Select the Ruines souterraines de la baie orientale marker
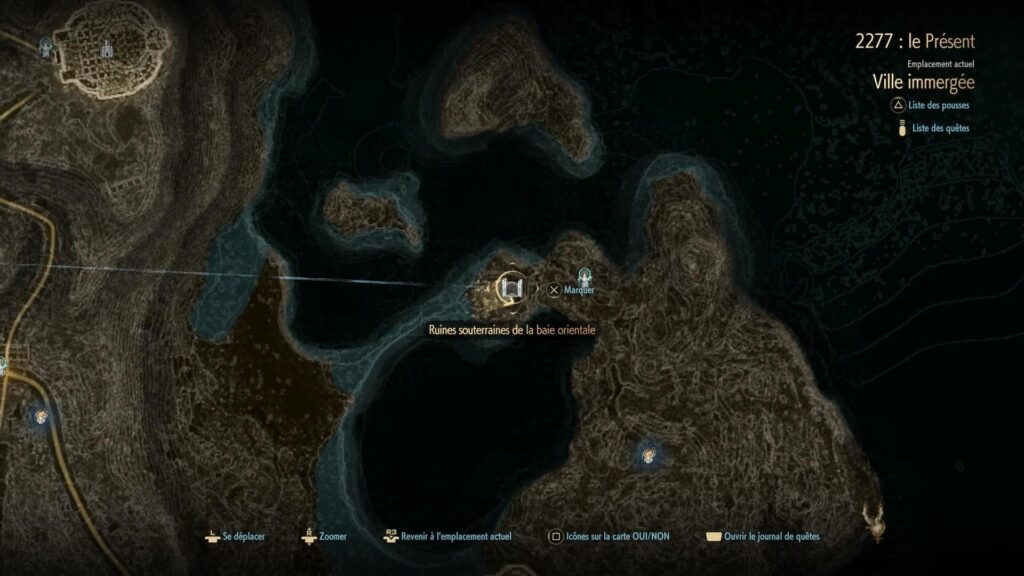Image resolution: width=1024 pixels, height=576 pixels. point(512,290)
